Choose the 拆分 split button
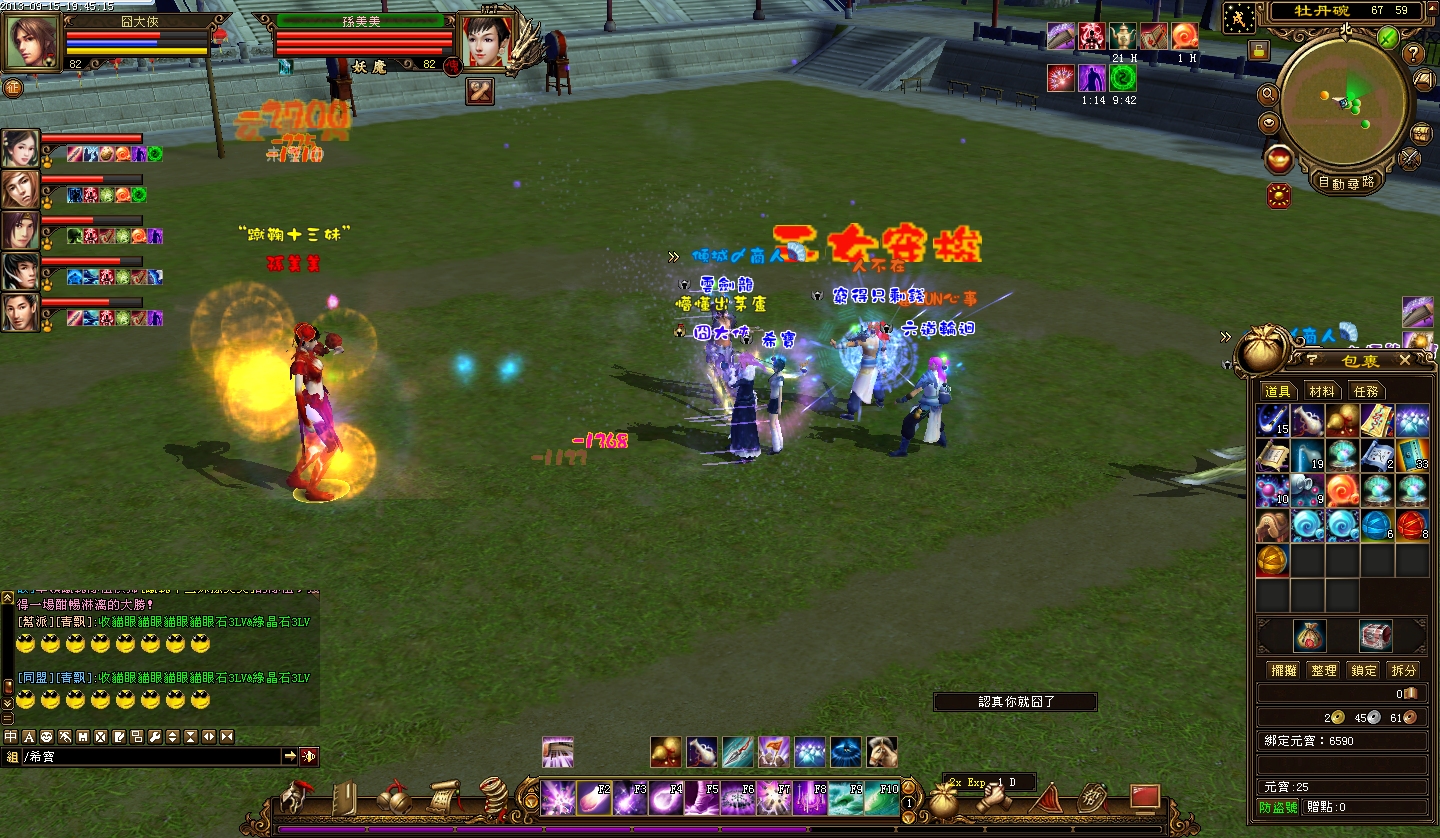The width and height of the screenshot is (1440, 838). 1404,670
